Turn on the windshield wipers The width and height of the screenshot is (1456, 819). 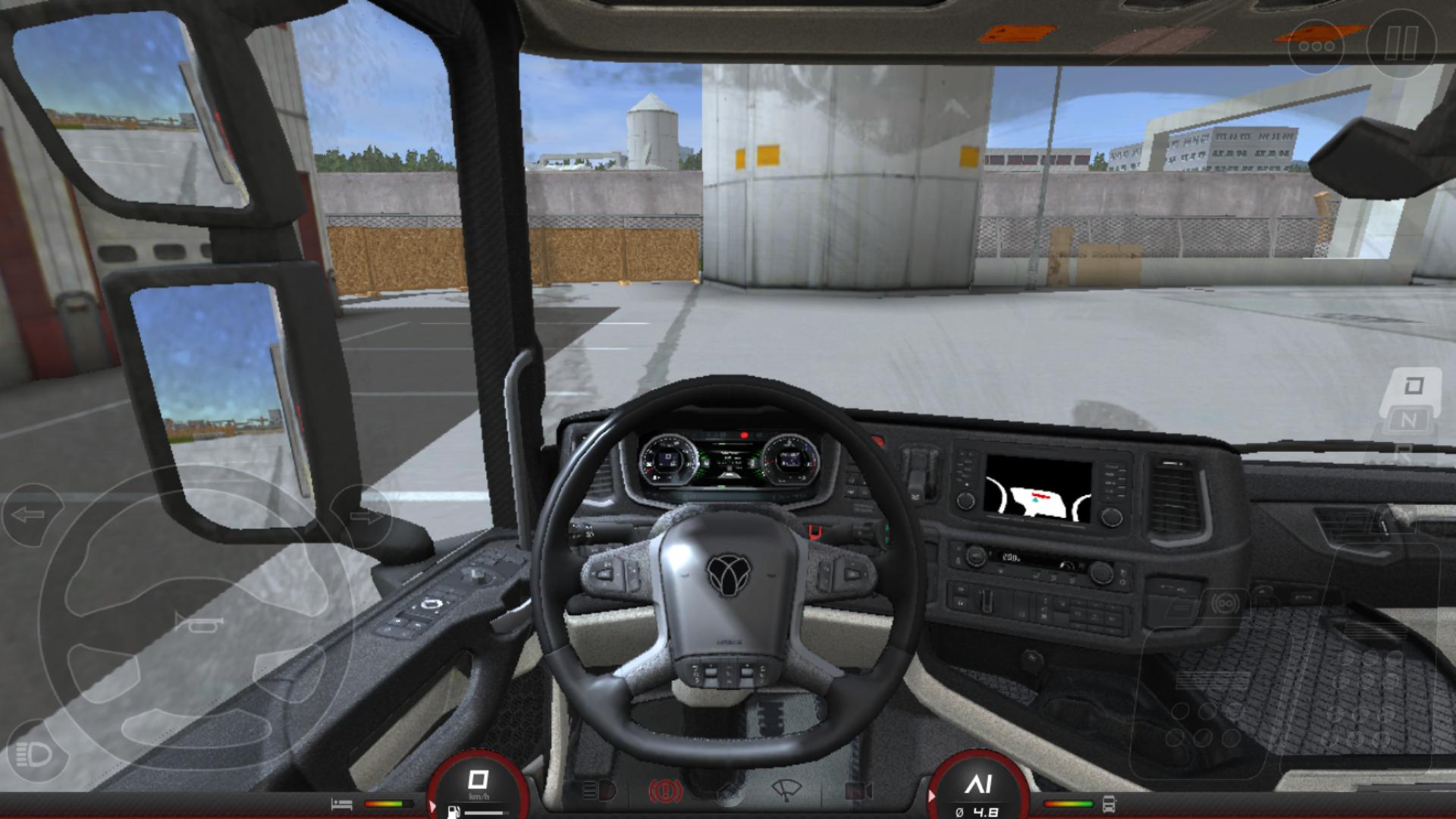[786, 791]
